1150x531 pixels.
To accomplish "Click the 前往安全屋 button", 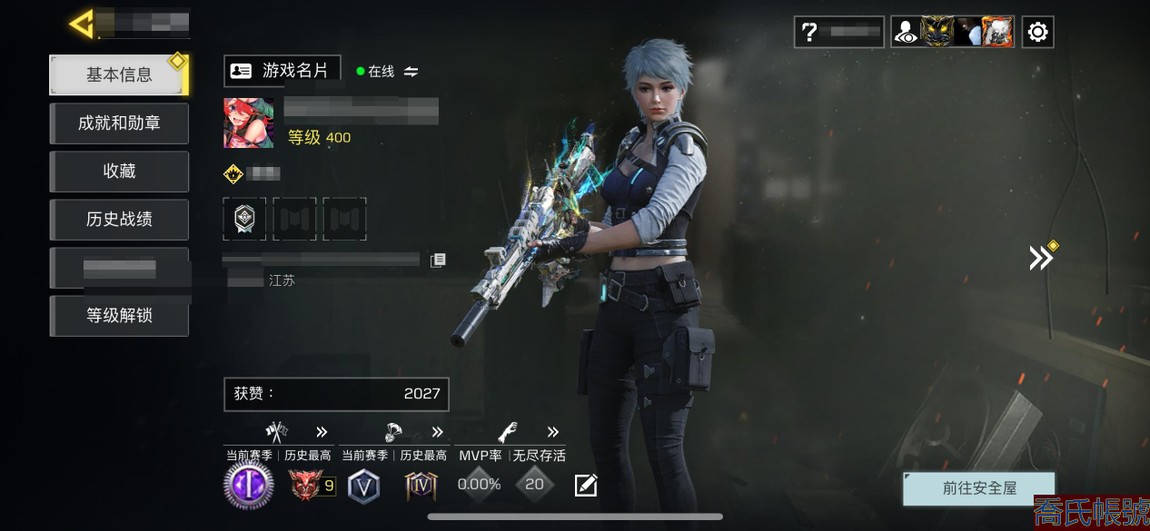I will [x=978, y=488].
